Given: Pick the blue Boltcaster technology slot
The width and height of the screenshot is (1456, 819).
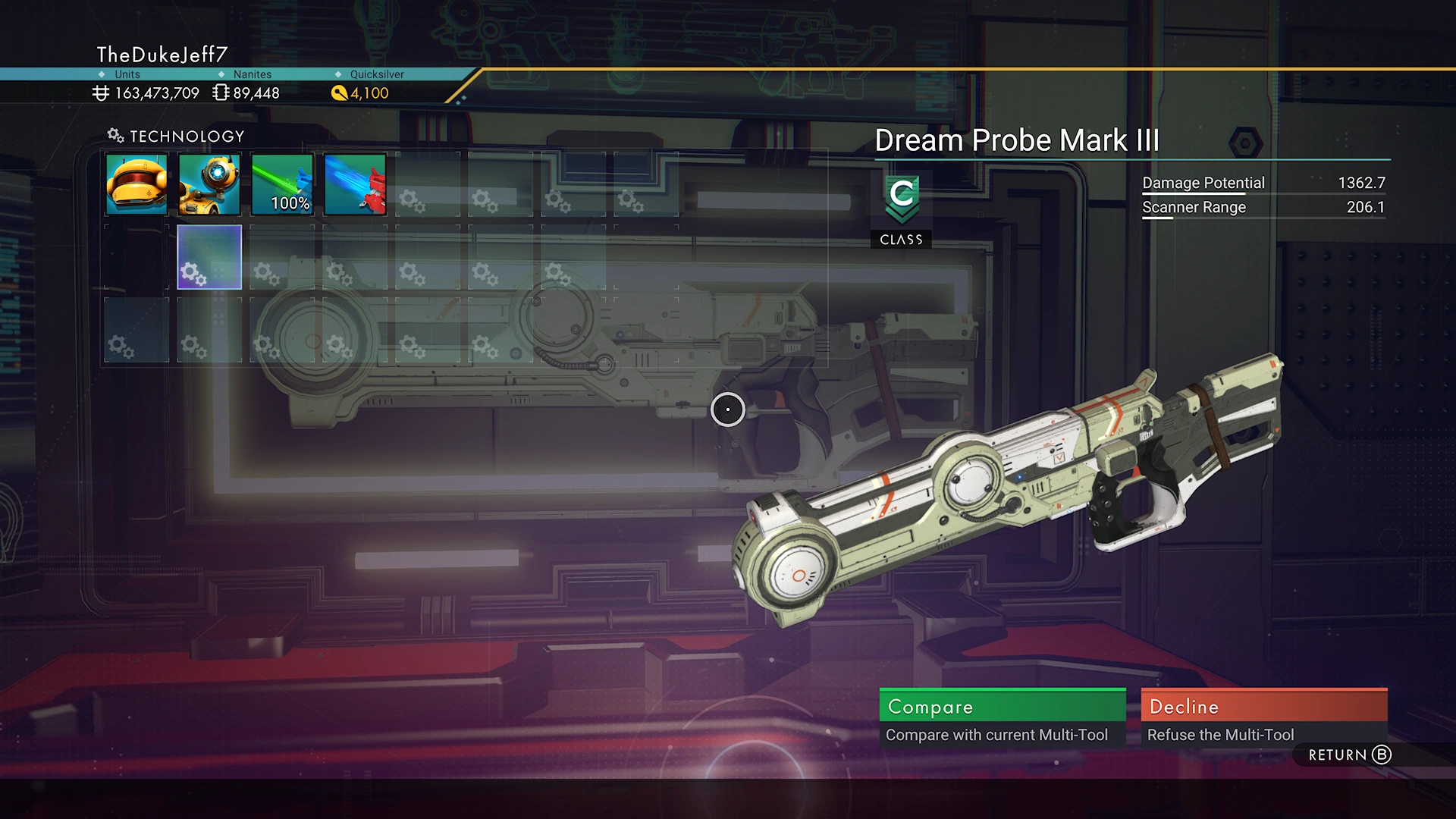Looking at the screenshot, I should (x=355, y=184).
